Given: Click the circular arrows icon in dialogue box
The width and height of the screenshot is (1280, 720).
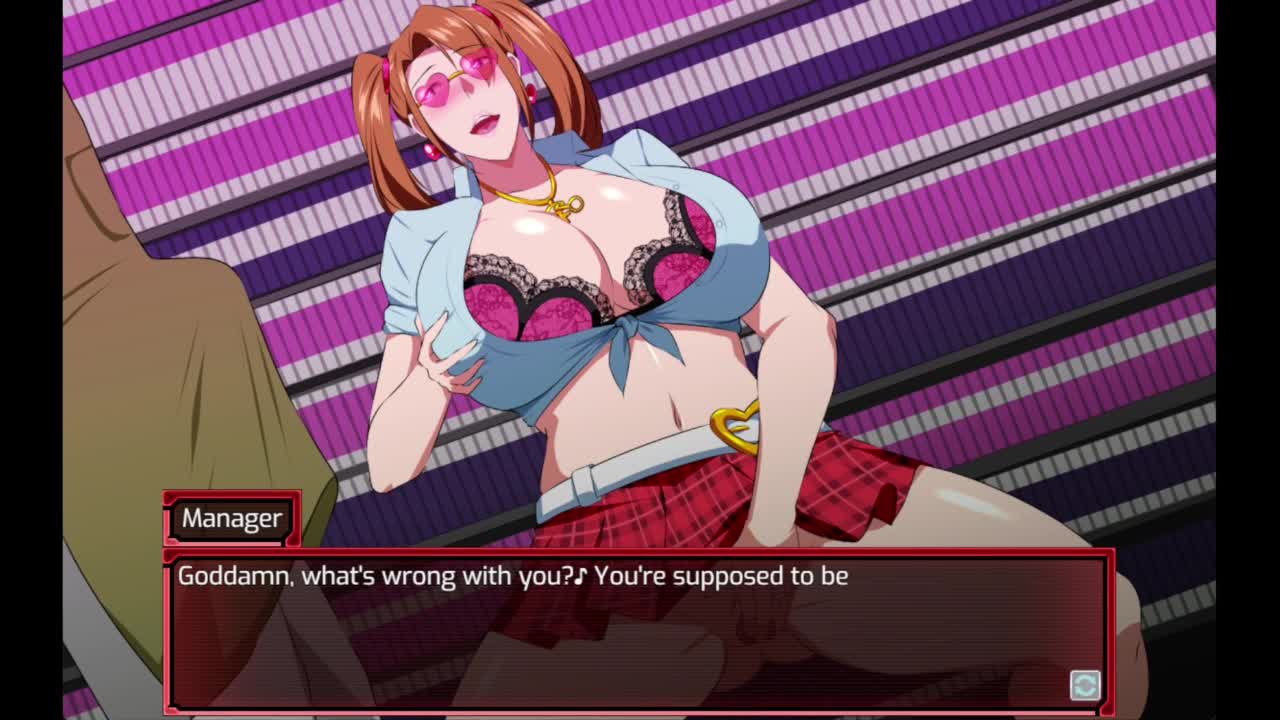Looking at the screenshot, I should point(1085,685).
